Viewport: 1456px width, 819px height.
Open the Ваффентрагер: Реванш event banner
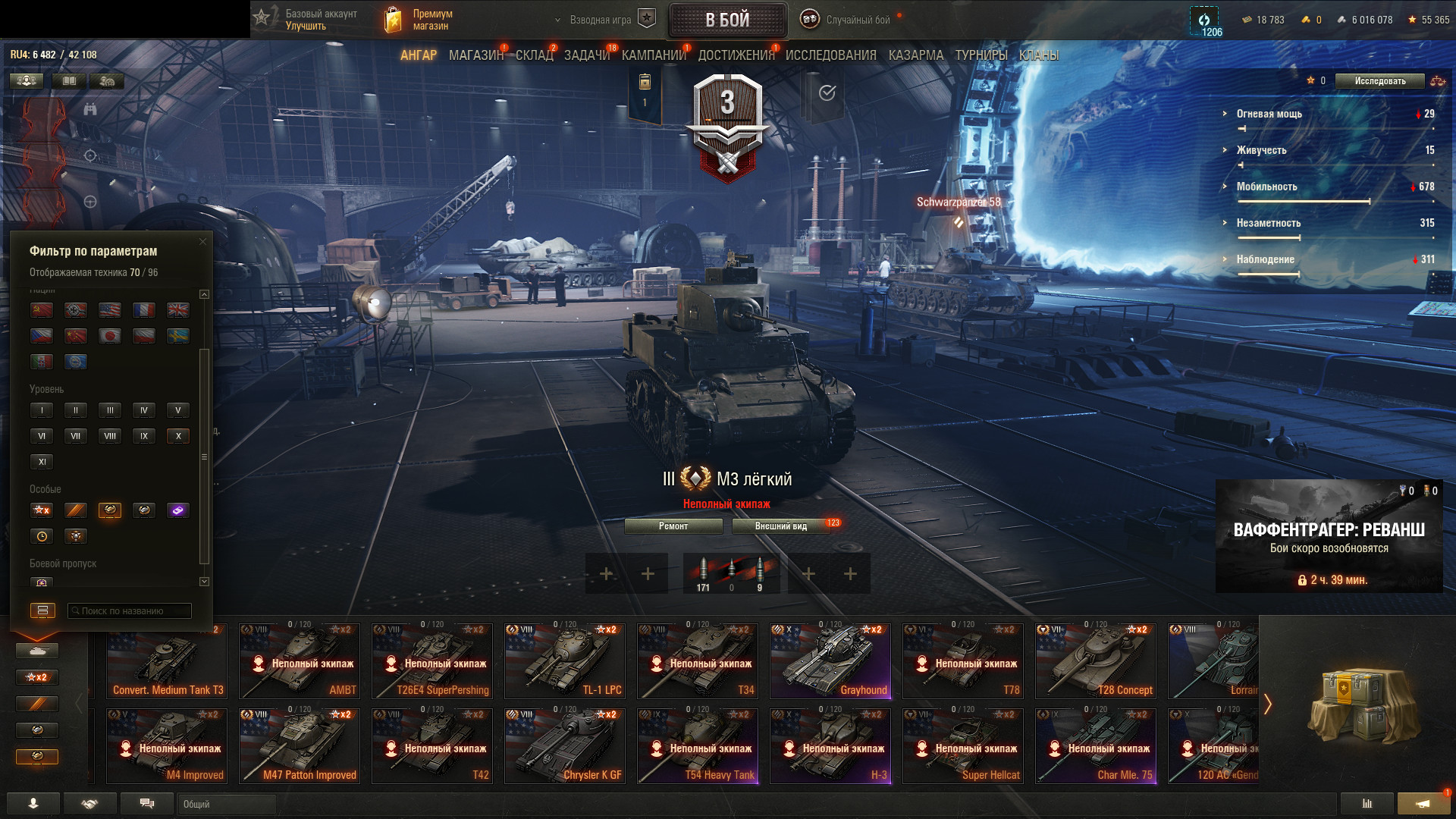[x=1329, y=536]
